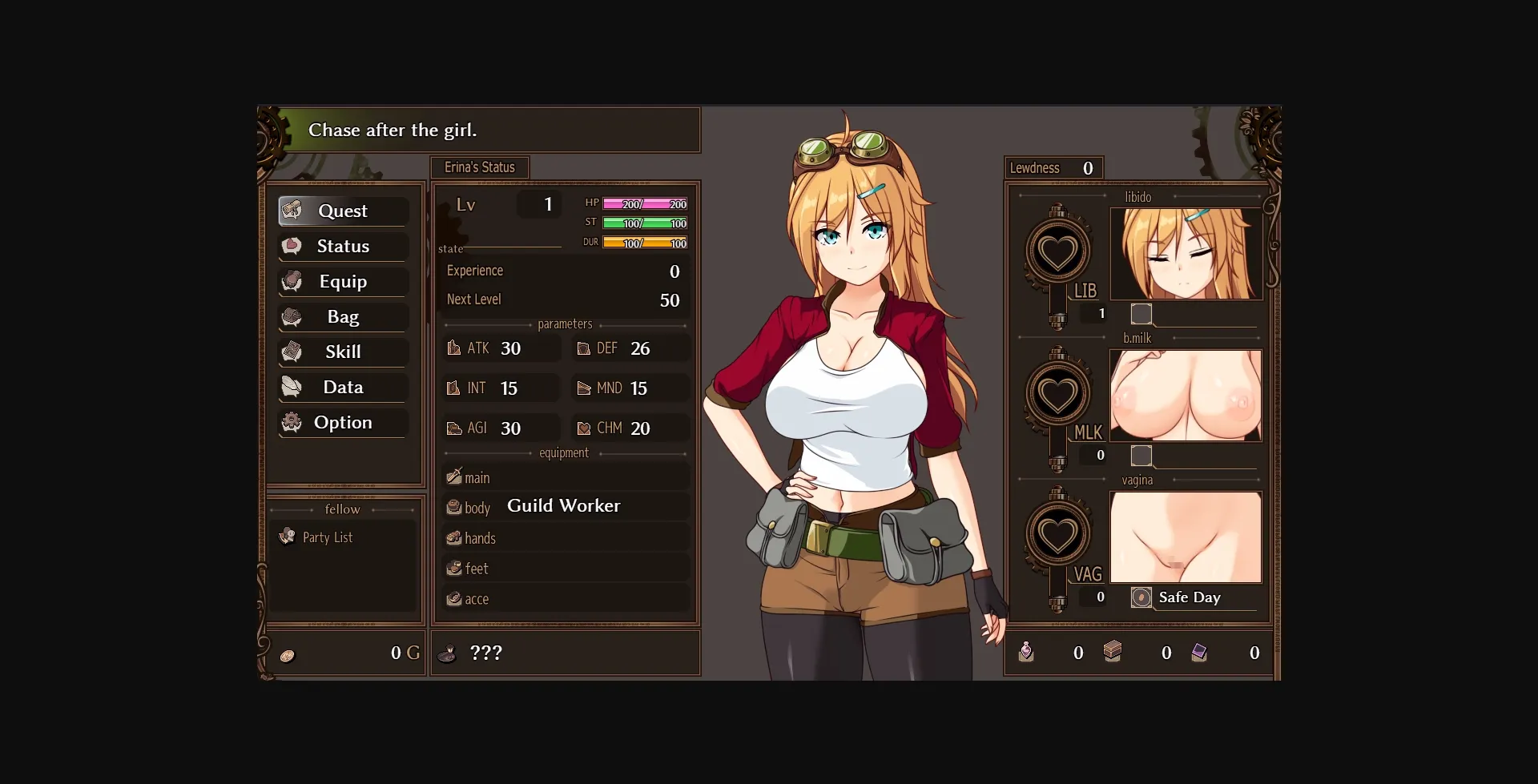This screenshot has height=784, width=1538.
Task: Select the Status menu entry
Action: click(343, 246)
